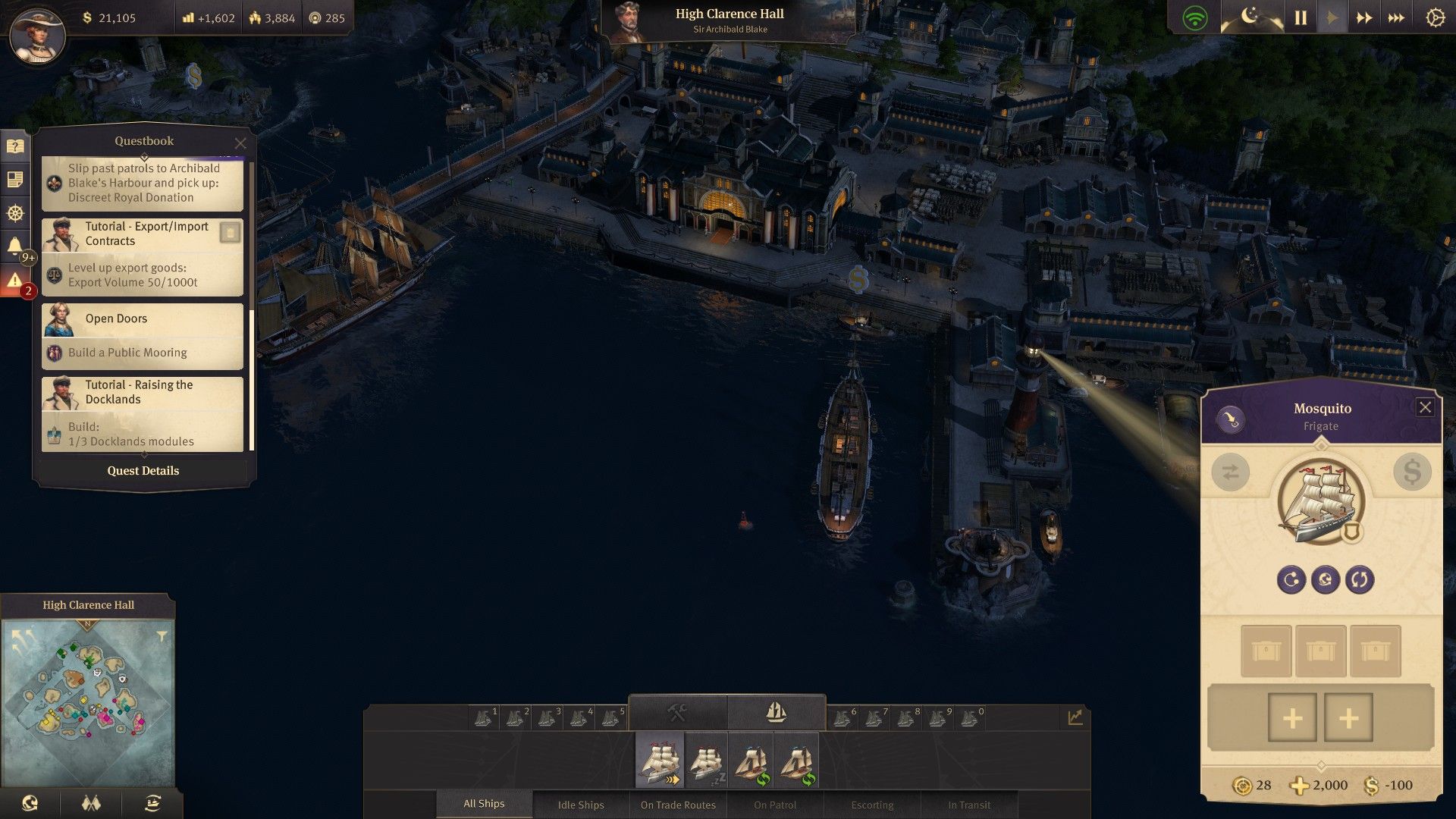The image size is (1456, 819).
Task: Close the Questbook panel
Action: (x=240, y=143)
